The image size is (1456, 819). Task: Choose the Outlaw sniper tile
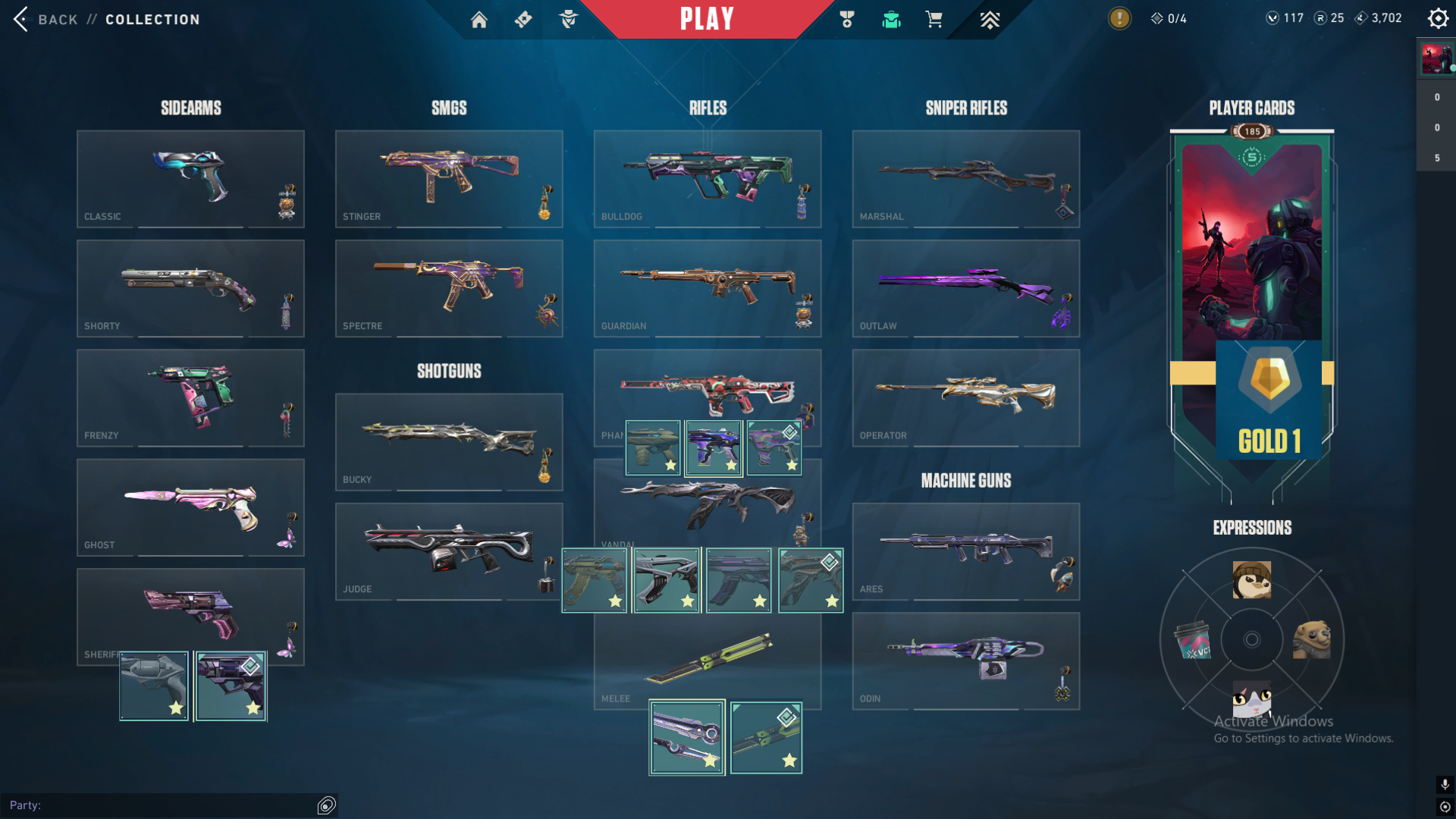coord(965,288)
